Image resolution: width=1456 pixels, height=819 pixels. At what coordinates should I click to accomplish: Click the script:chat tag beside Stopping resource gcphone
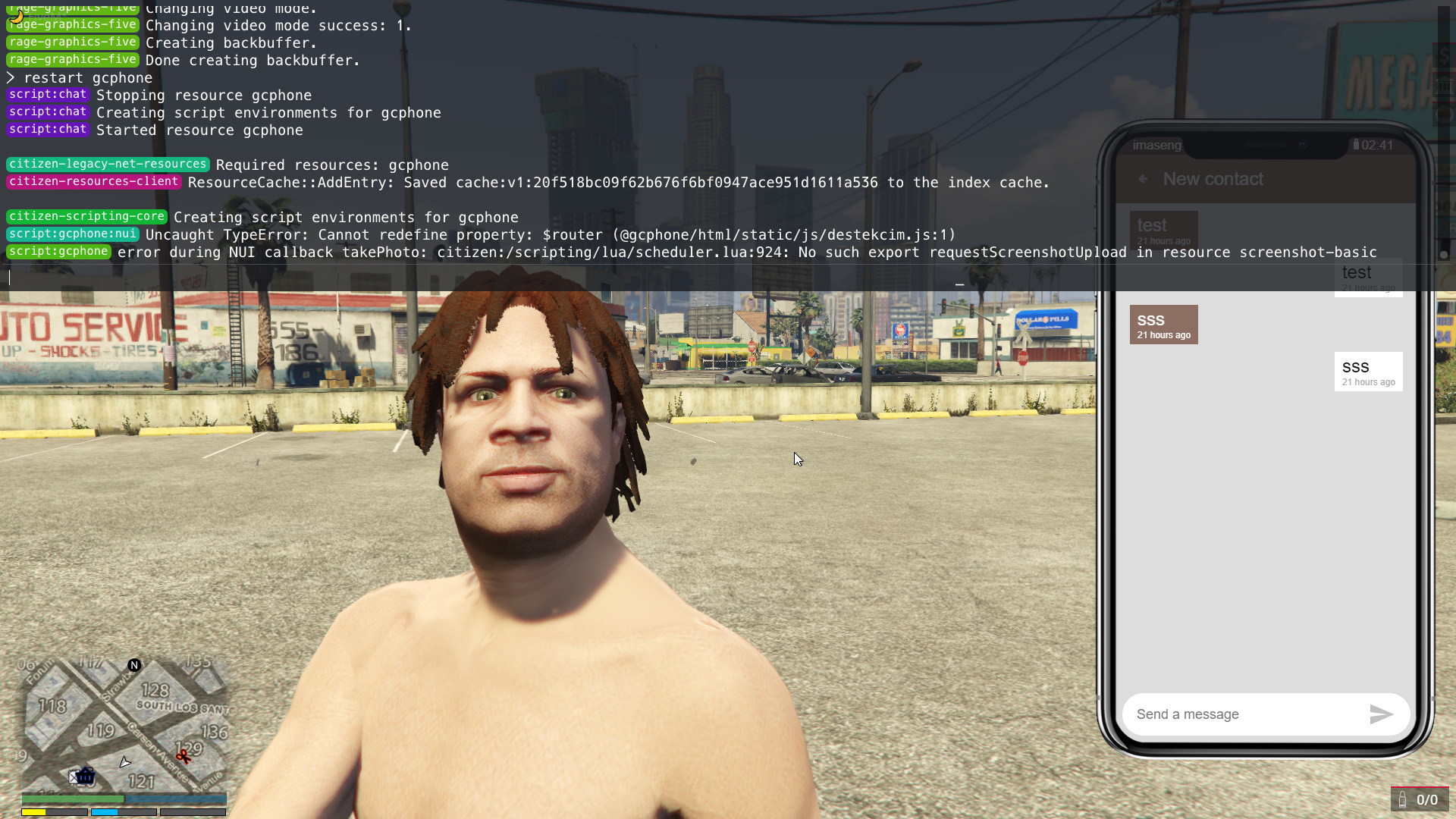pyautogui.click(x=47, y=95)
